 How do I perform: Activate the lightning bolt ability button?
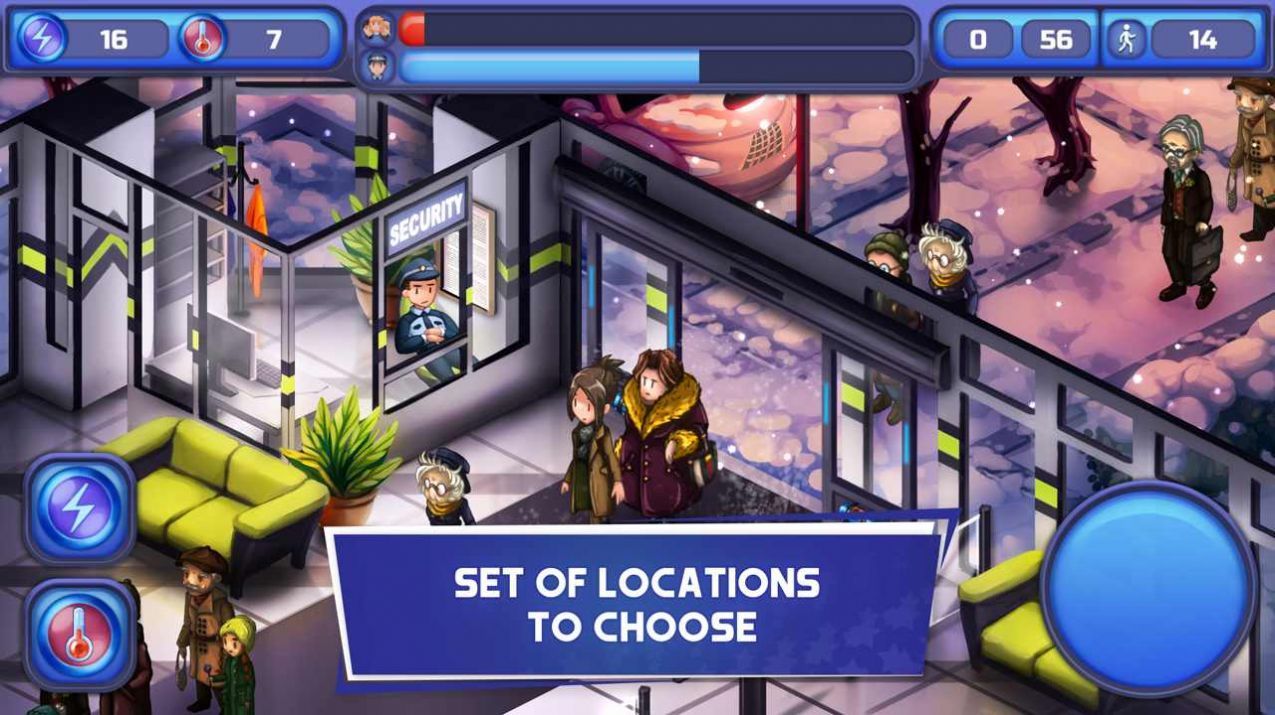[x=79, y=509]
